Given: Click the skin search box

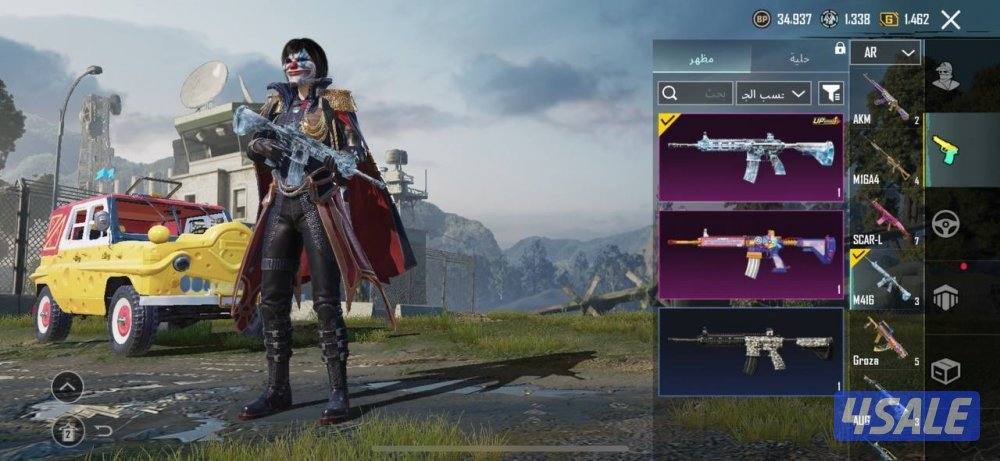Looking at the screenshot, I should [x=694, y=93].
